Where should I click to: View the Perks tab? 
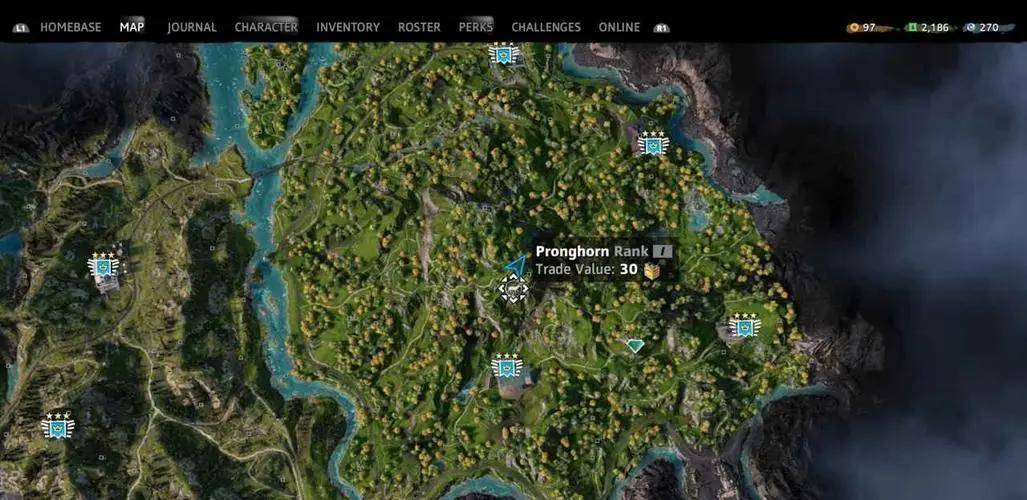(x=476, y=27)
